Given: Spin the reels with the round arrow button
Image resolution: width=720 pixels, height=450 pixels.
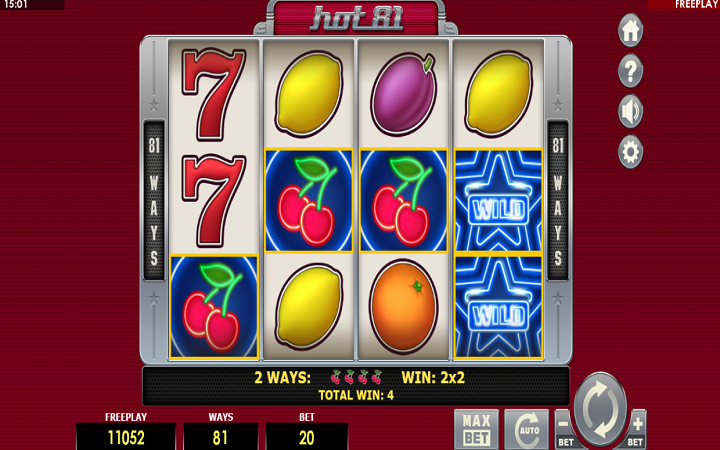Looking at the screenshot, I should coord(600,409).
